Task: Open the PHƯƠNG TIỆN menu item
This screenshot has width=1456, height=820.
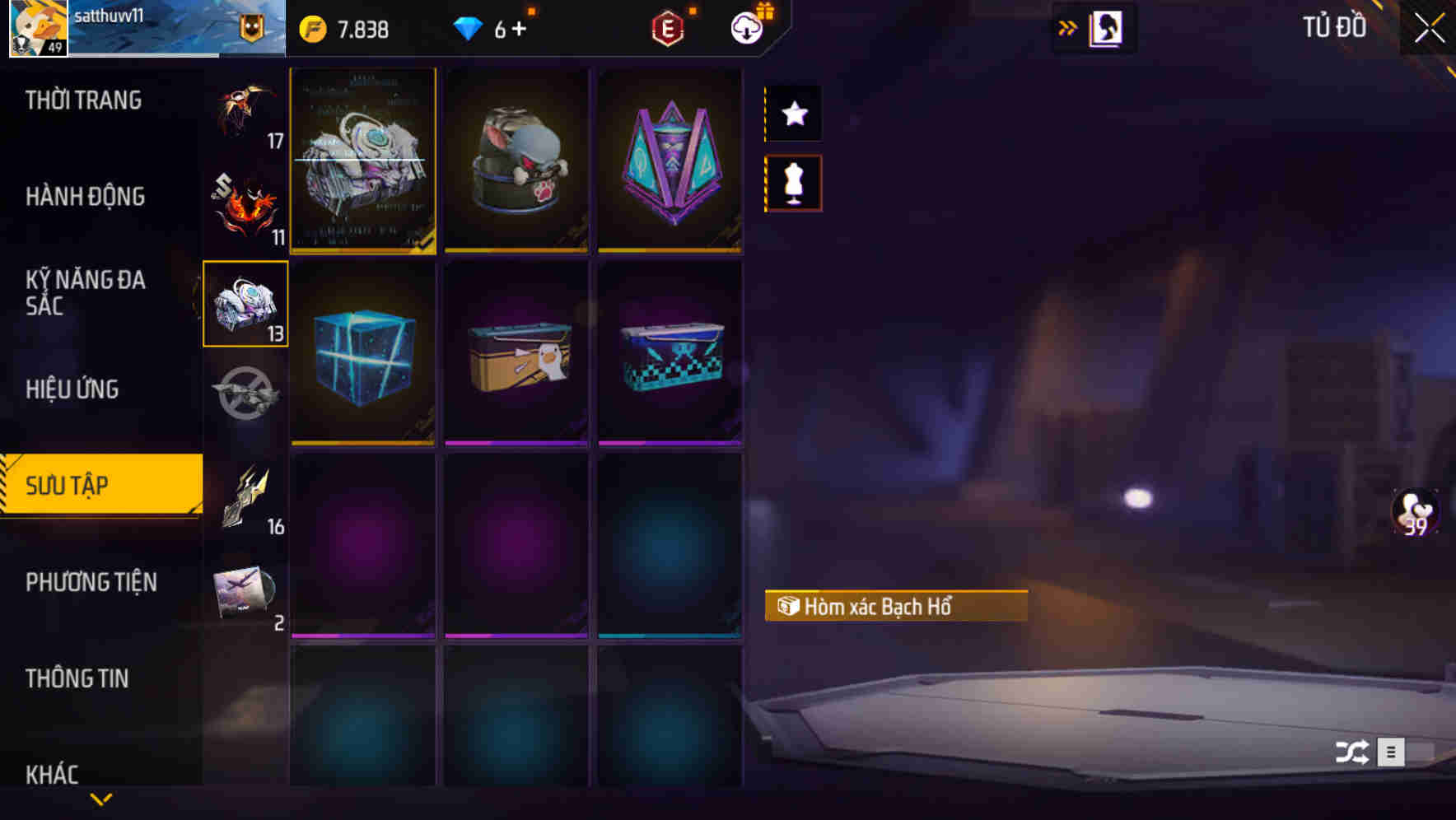Action: tap(91, 582)
